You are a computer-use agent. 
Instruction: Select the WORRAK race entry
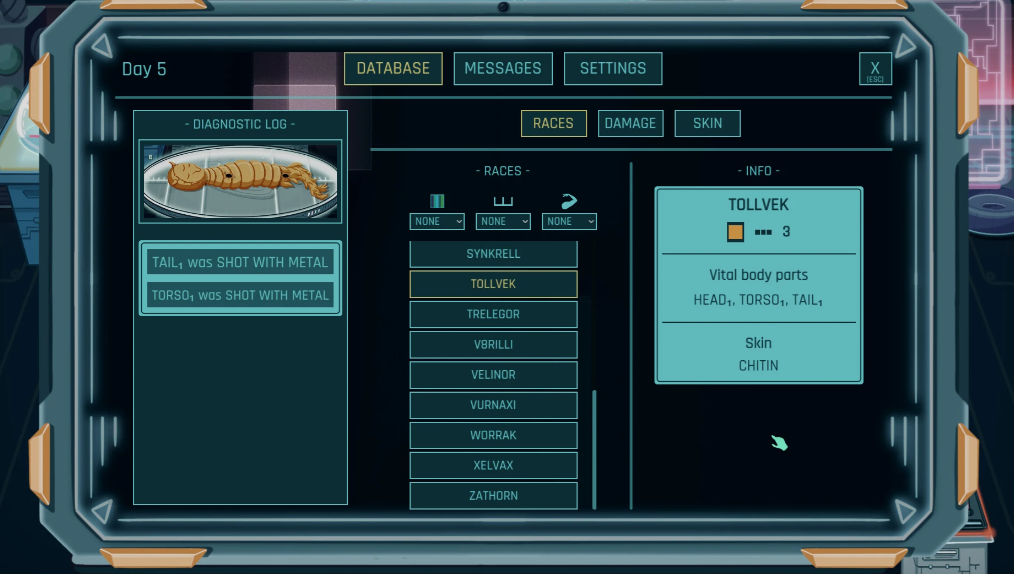coord(493,435)
